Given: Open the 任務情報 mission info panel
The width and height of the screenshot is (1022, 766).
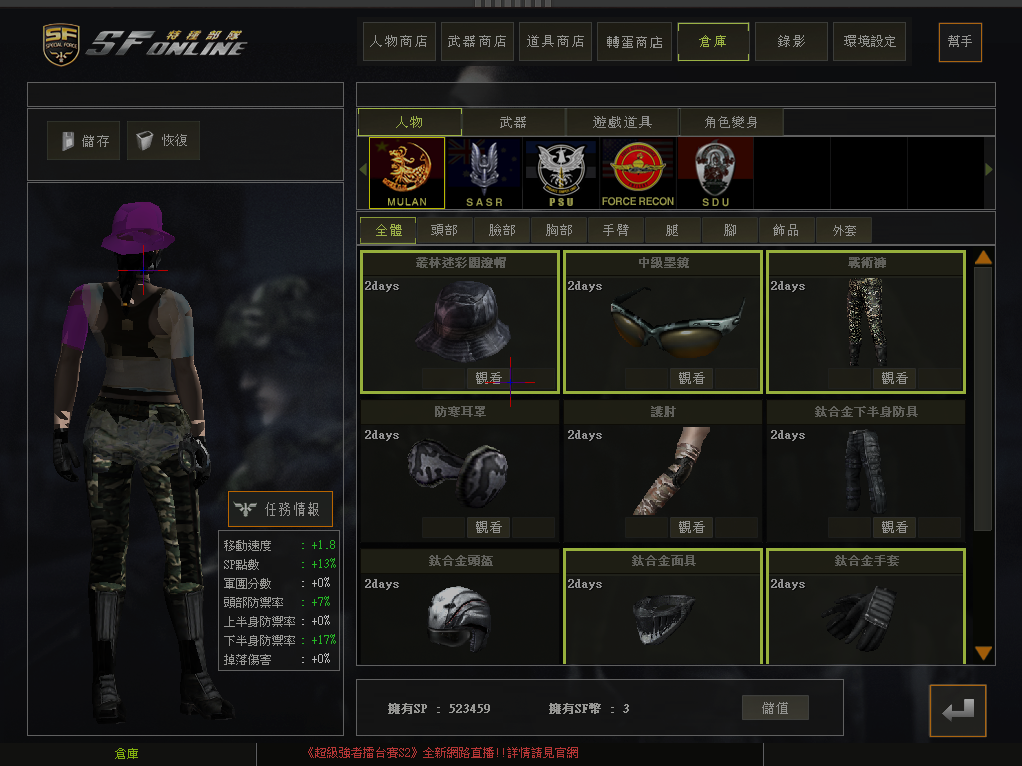Looking at the screenshot, I should pyautogui.click(x=280, y=509).
